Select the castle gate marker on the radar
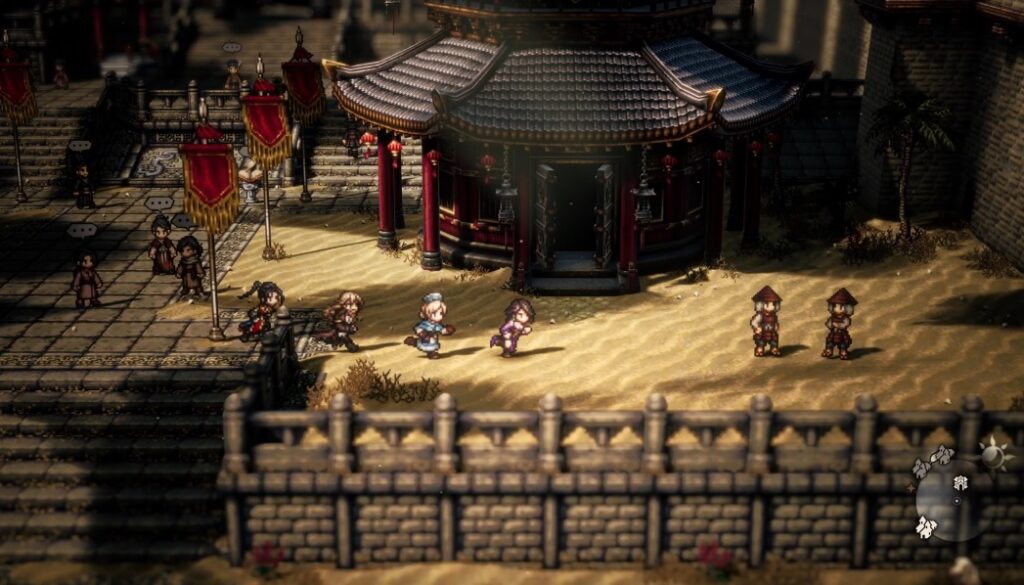1024x585 pixels. coord(960,483)
